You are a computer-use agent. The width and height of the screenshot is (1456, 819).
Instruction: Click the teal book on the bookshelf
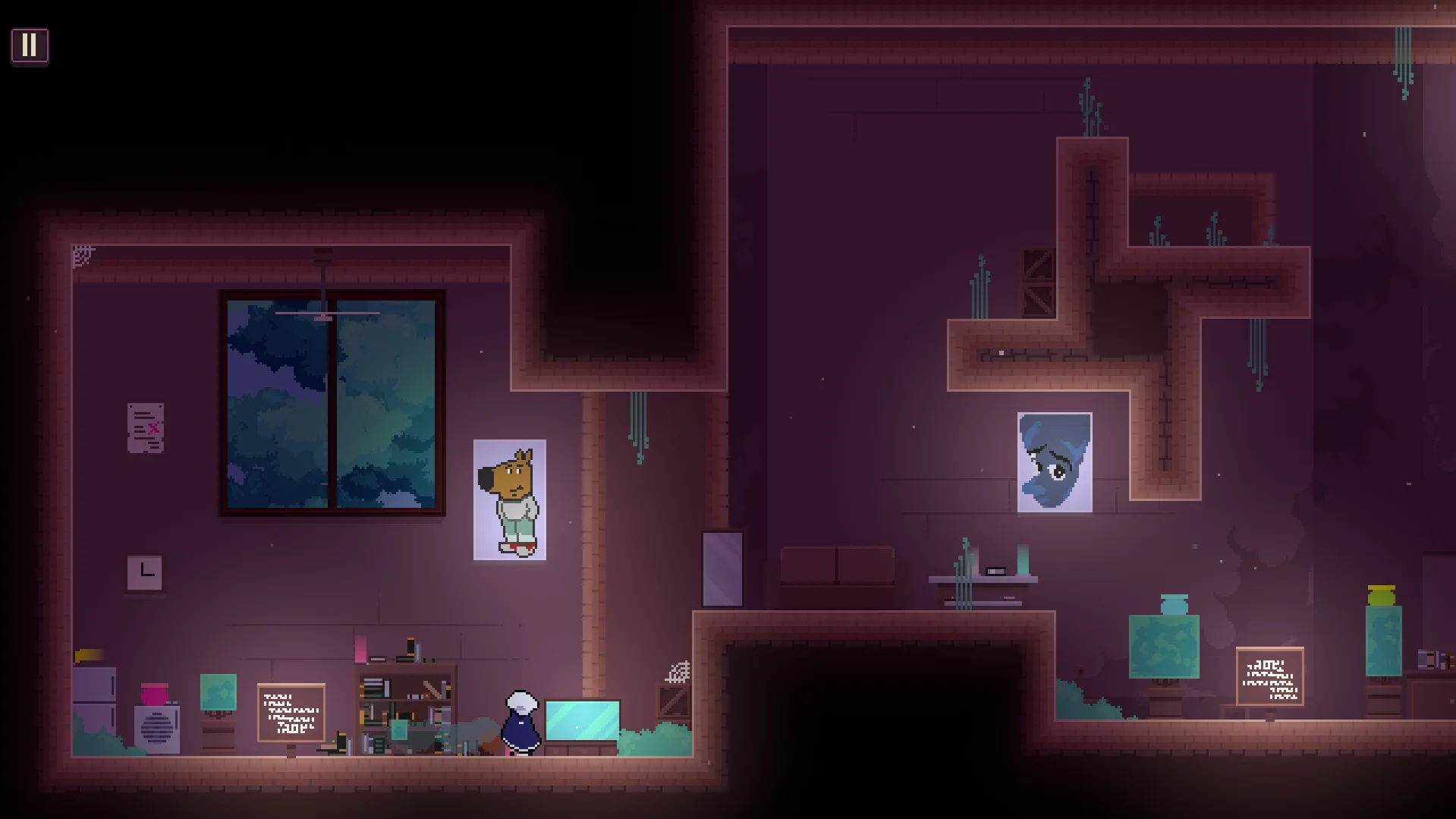click(398, 729)
